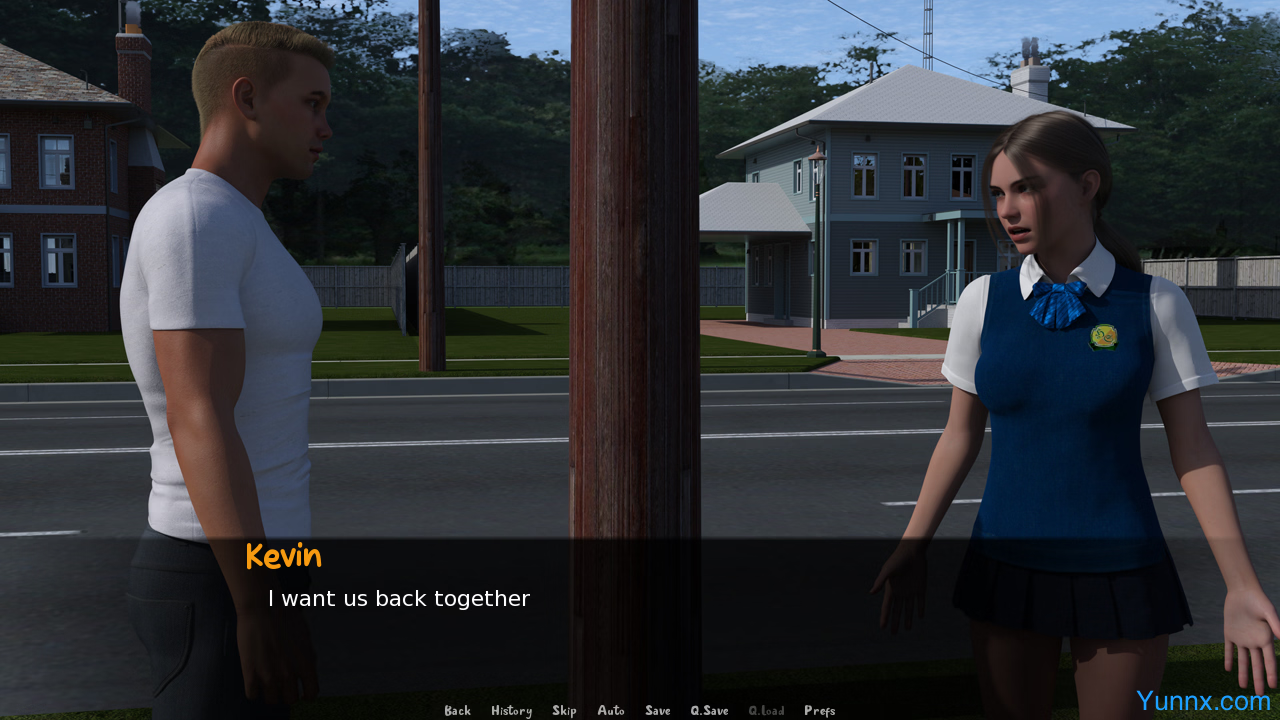
Task: Open Prefs settings
Action: [819, 711]
